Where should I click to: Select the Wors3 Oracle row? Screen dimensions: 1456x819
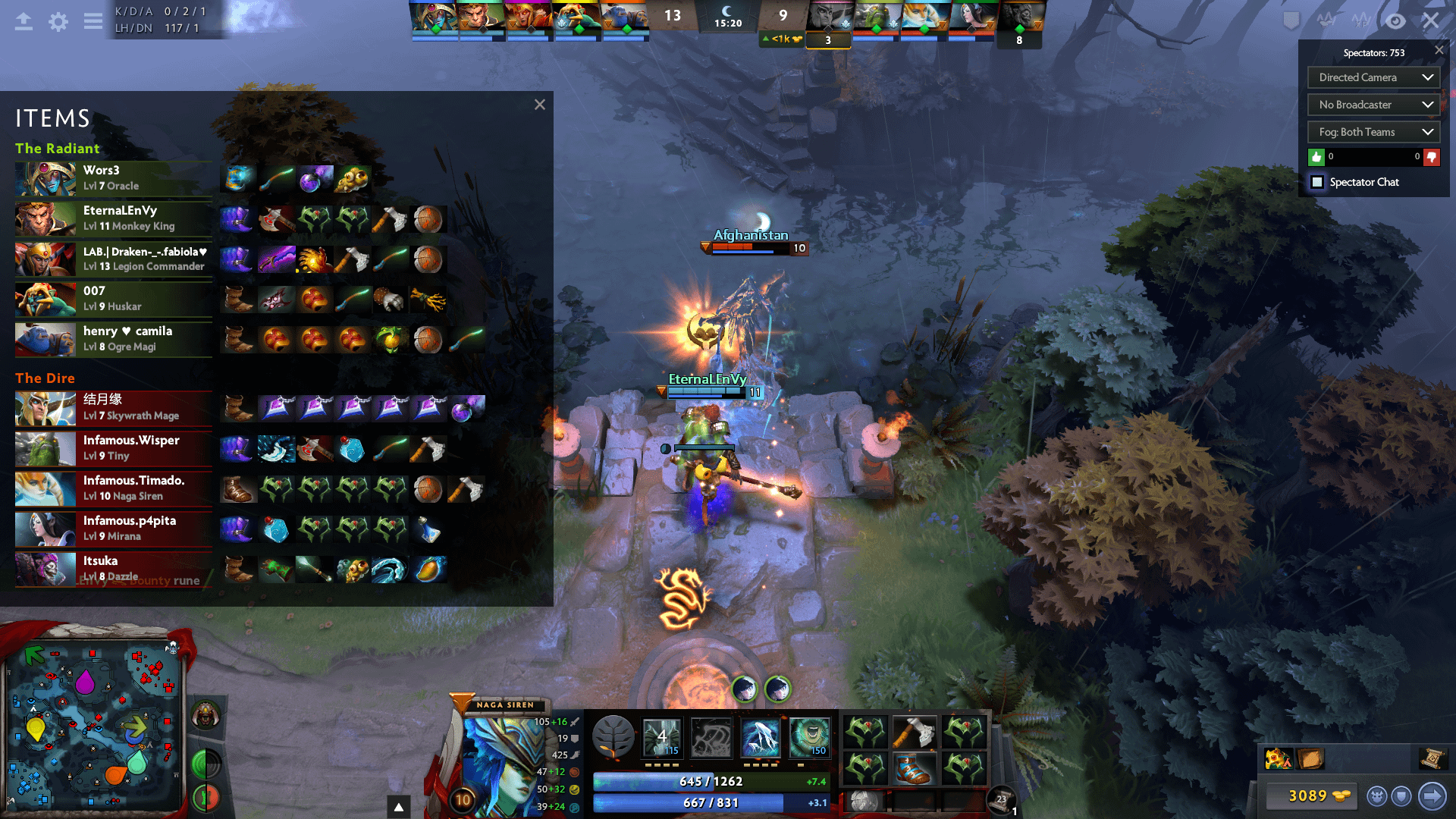click(x=114, y=178)
